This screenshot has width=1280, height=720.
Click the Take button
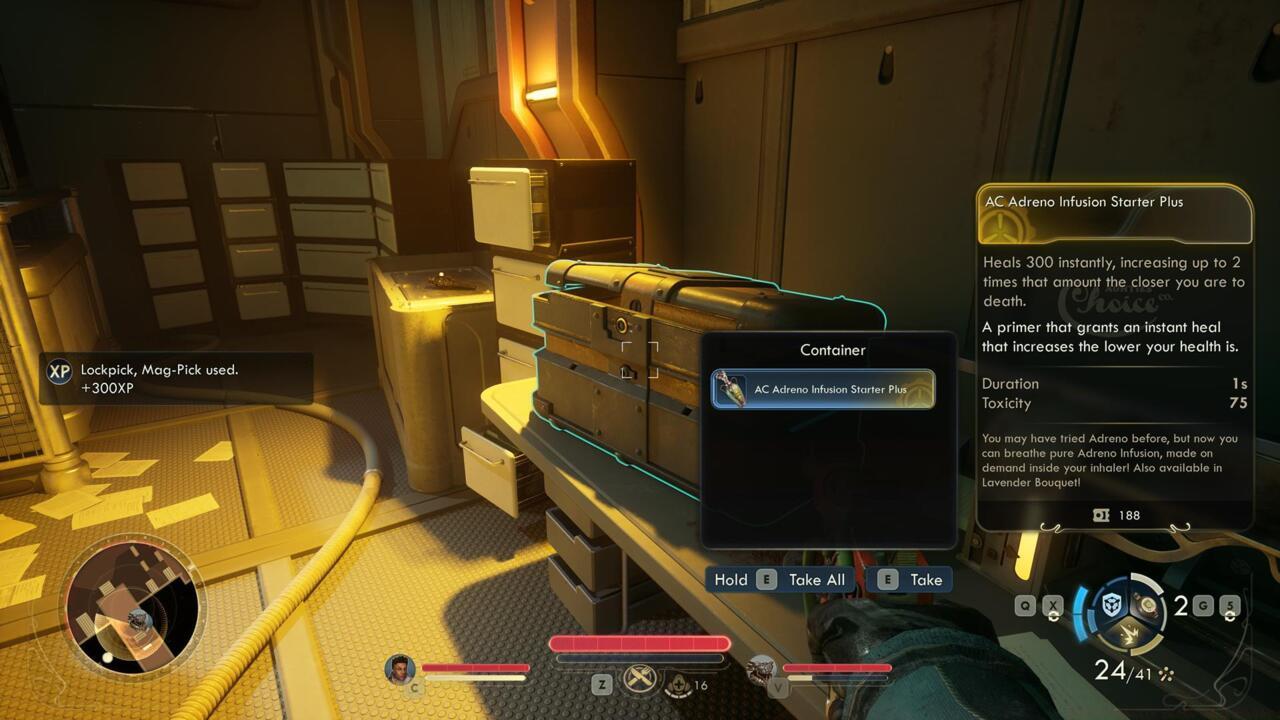tap(910, 580)
